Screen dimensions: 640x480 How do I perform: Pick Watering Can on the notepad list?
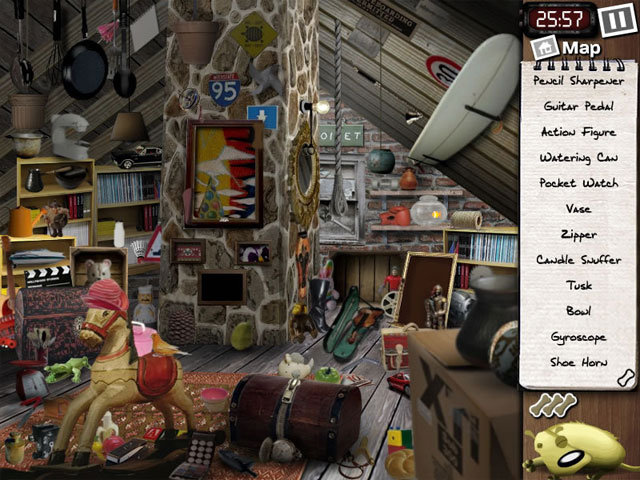click(x=579, y=157)
